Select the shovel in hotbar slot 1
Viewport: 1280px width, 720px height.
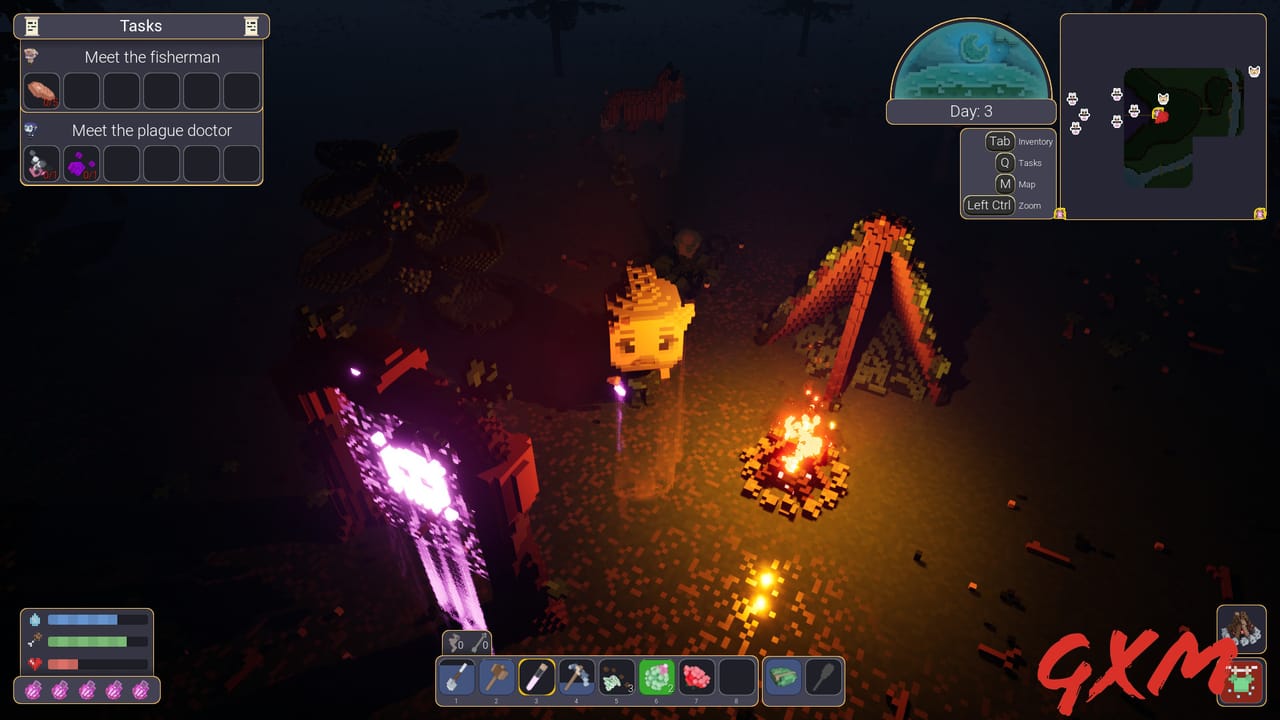(x=456, y=677)
